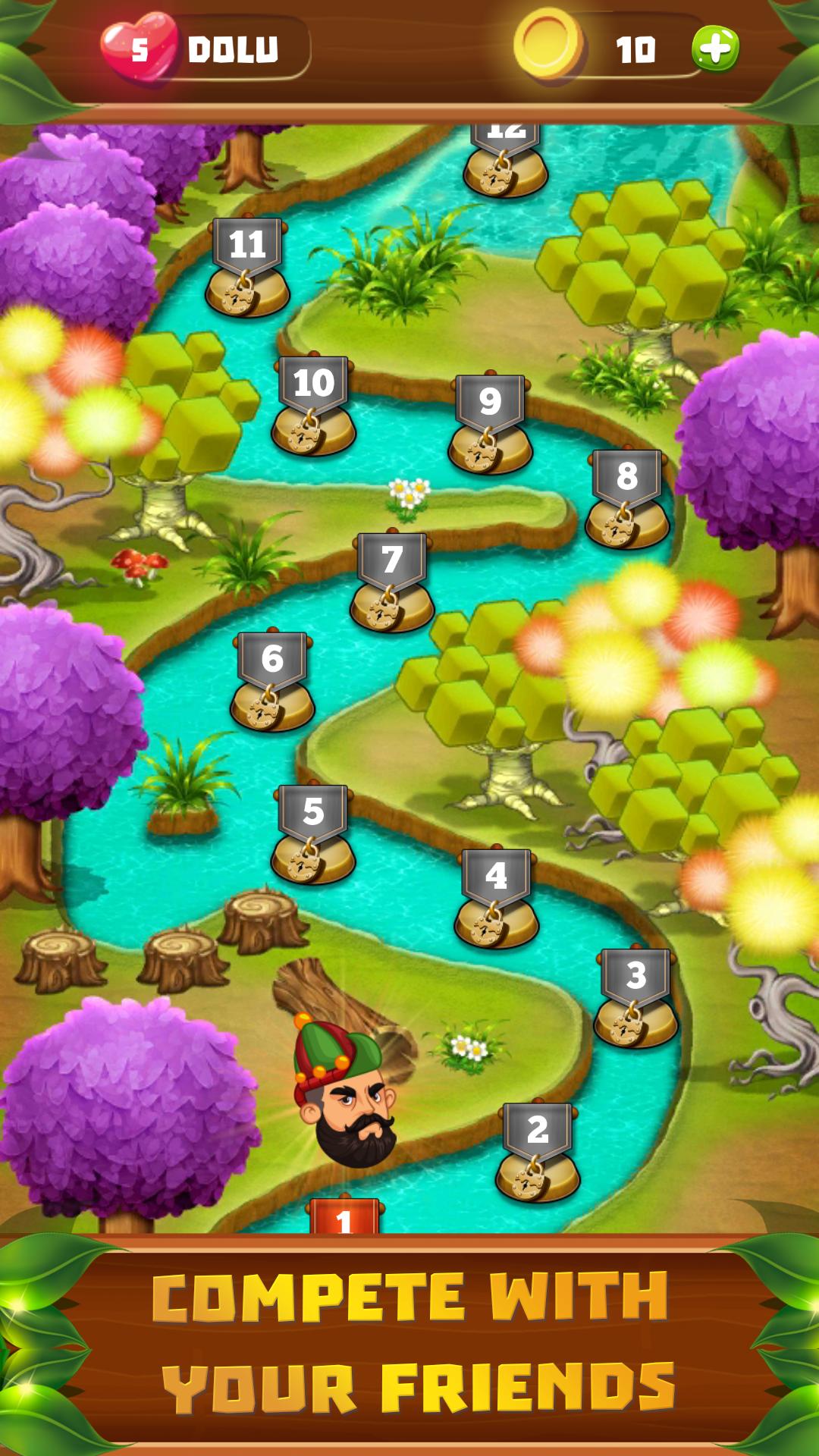Click locked level 4 node
Image resolution: width=819 pixels, height=1456 pixels.
click(x=496, y=899)
